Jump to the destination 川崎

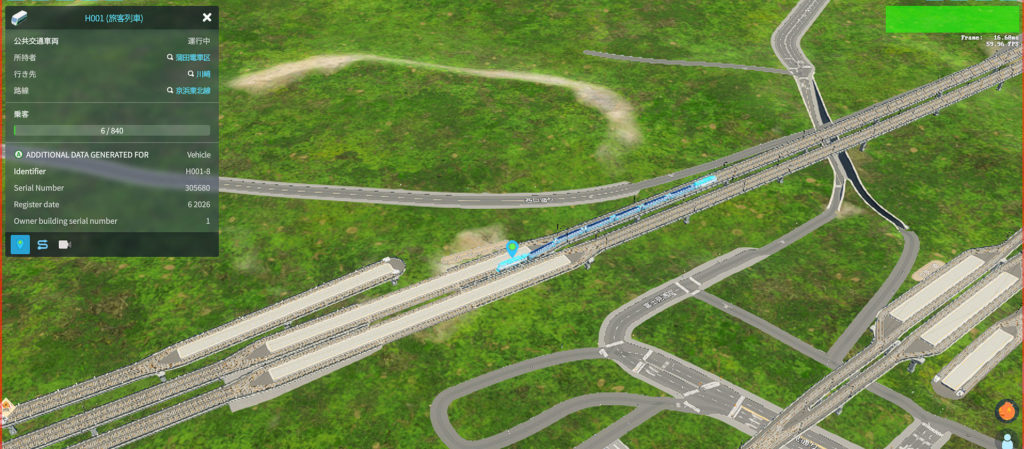click(x=203, y=74)
